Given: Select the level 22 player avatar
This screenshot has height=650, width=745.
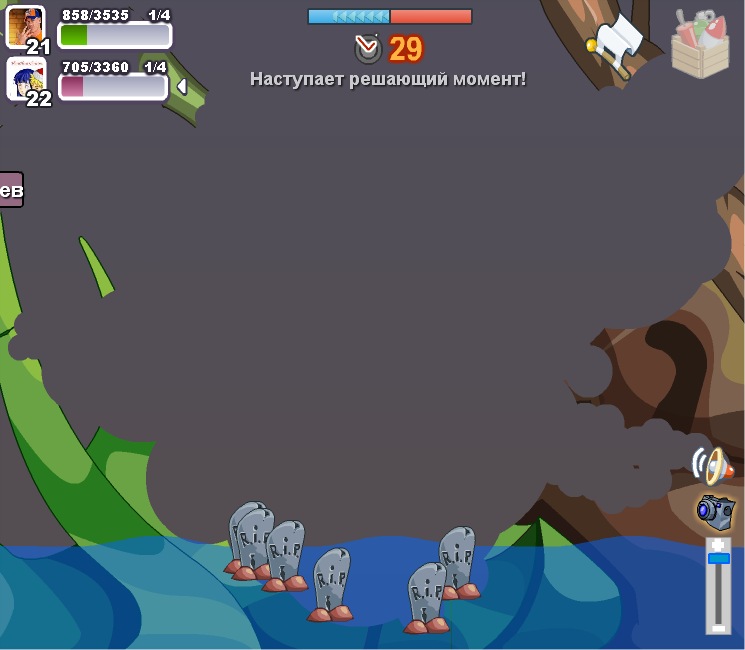Looking at the screenshot, I should click(25, 78).
